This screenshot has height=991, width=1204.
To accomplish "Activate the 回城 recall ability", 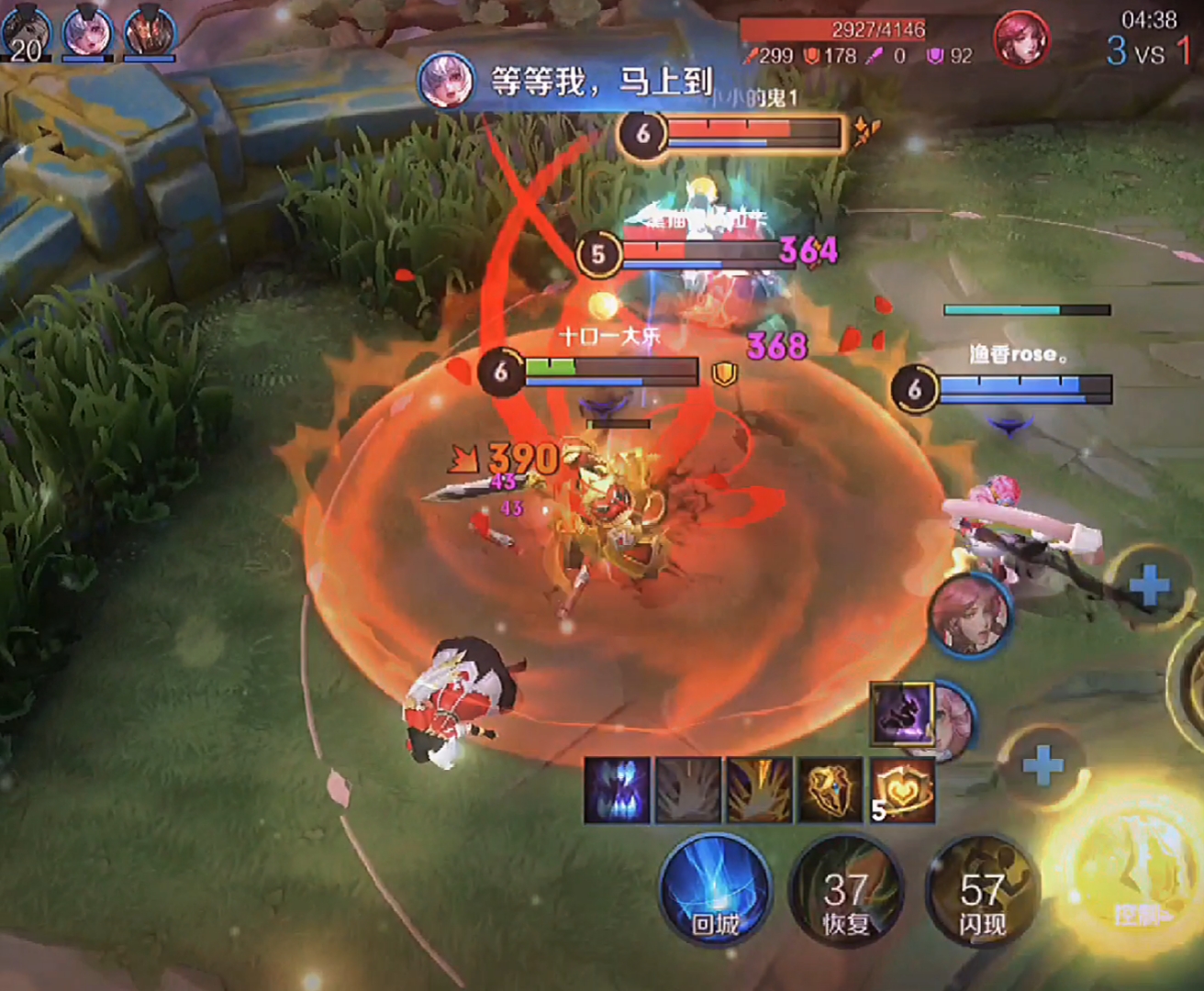I will [715, 891].
